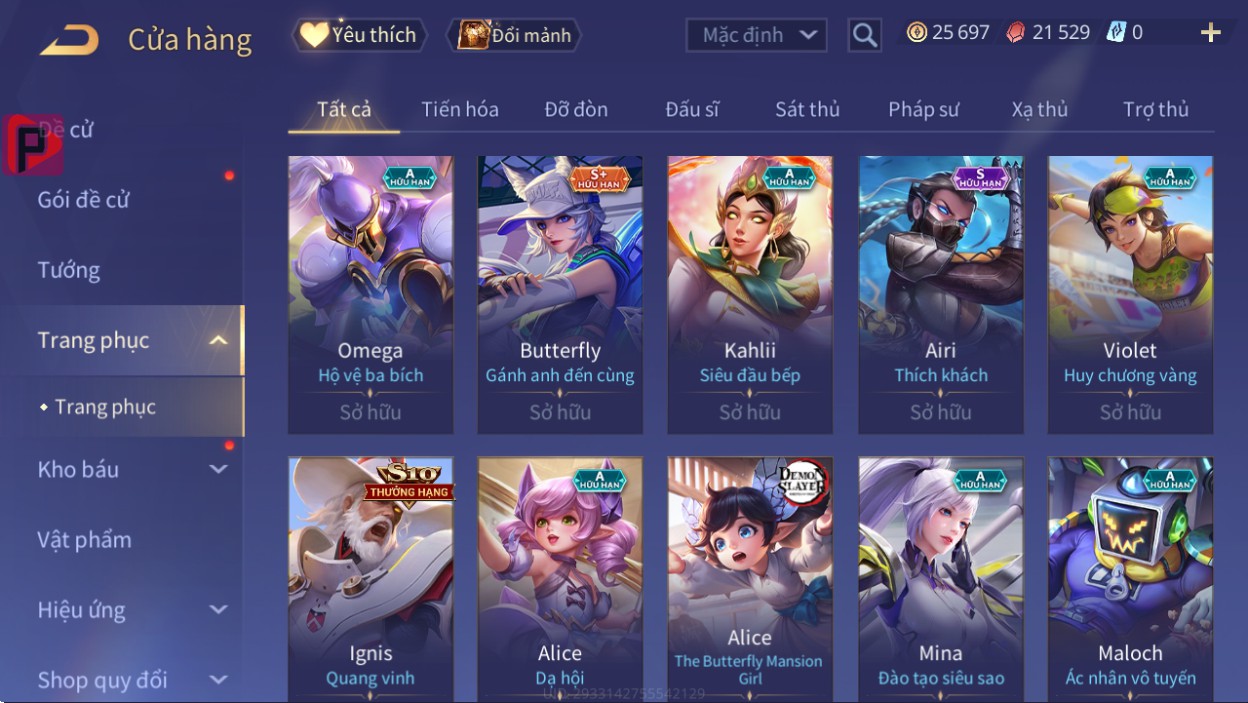Image resolution: width=1248 pixels, height=703 pixels.
Task: Show the Sát thủ skins tab
Action: (807, 109)
